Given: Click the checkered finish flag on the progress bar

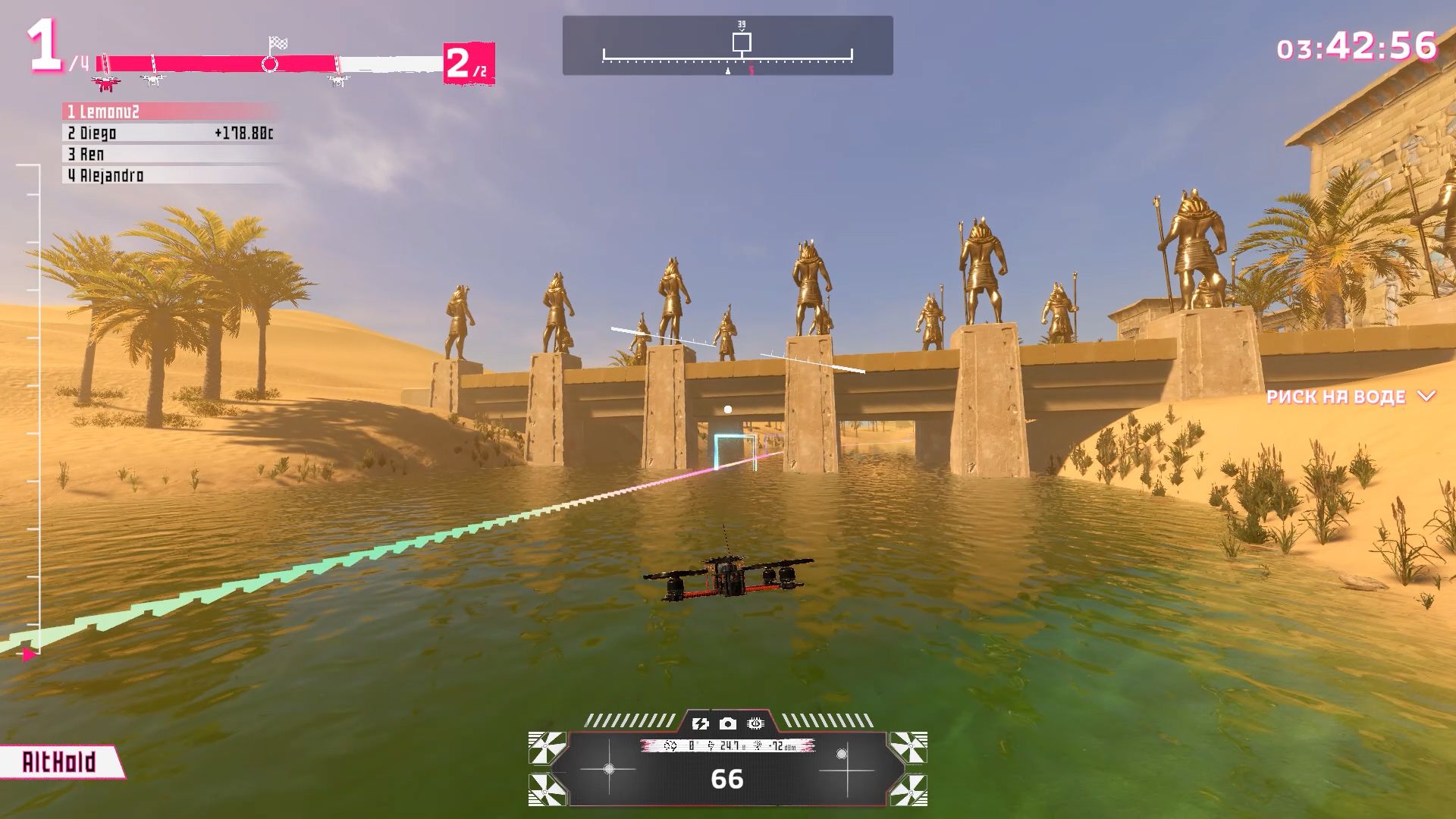Looking at the screenshot, I should click(x=278, y=44).
